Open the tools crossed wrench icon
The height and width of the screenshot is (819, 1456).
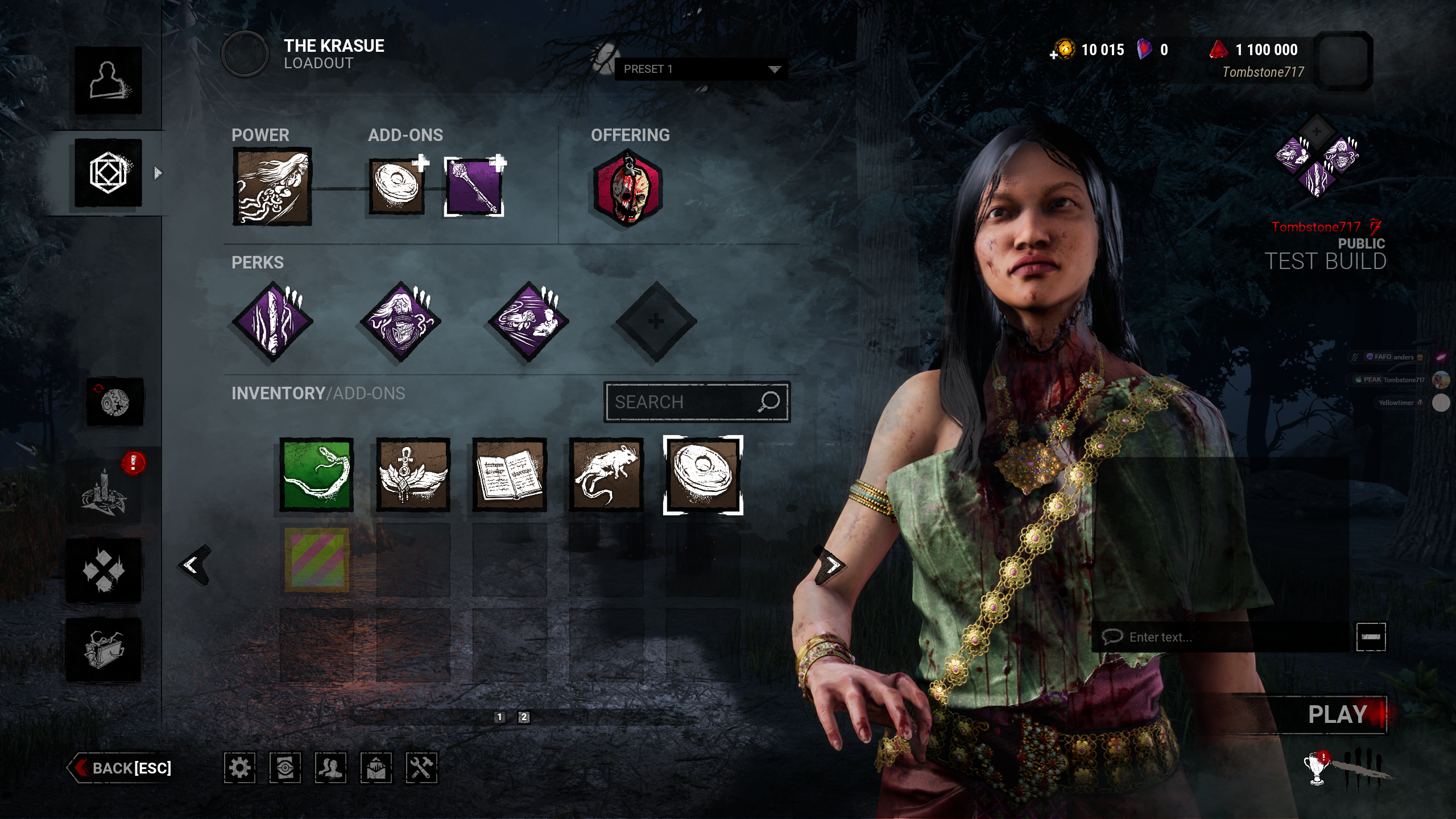[421, 768]
